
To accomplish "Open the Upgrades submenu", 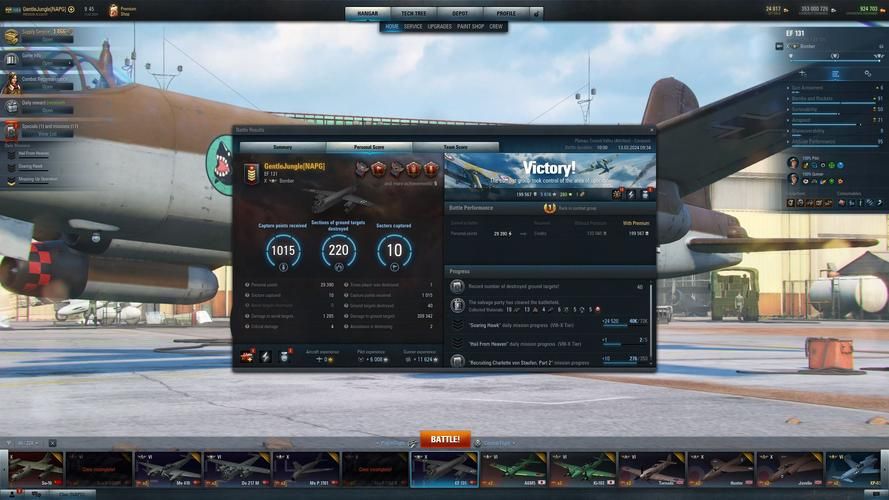I will [x=440, y=27].
